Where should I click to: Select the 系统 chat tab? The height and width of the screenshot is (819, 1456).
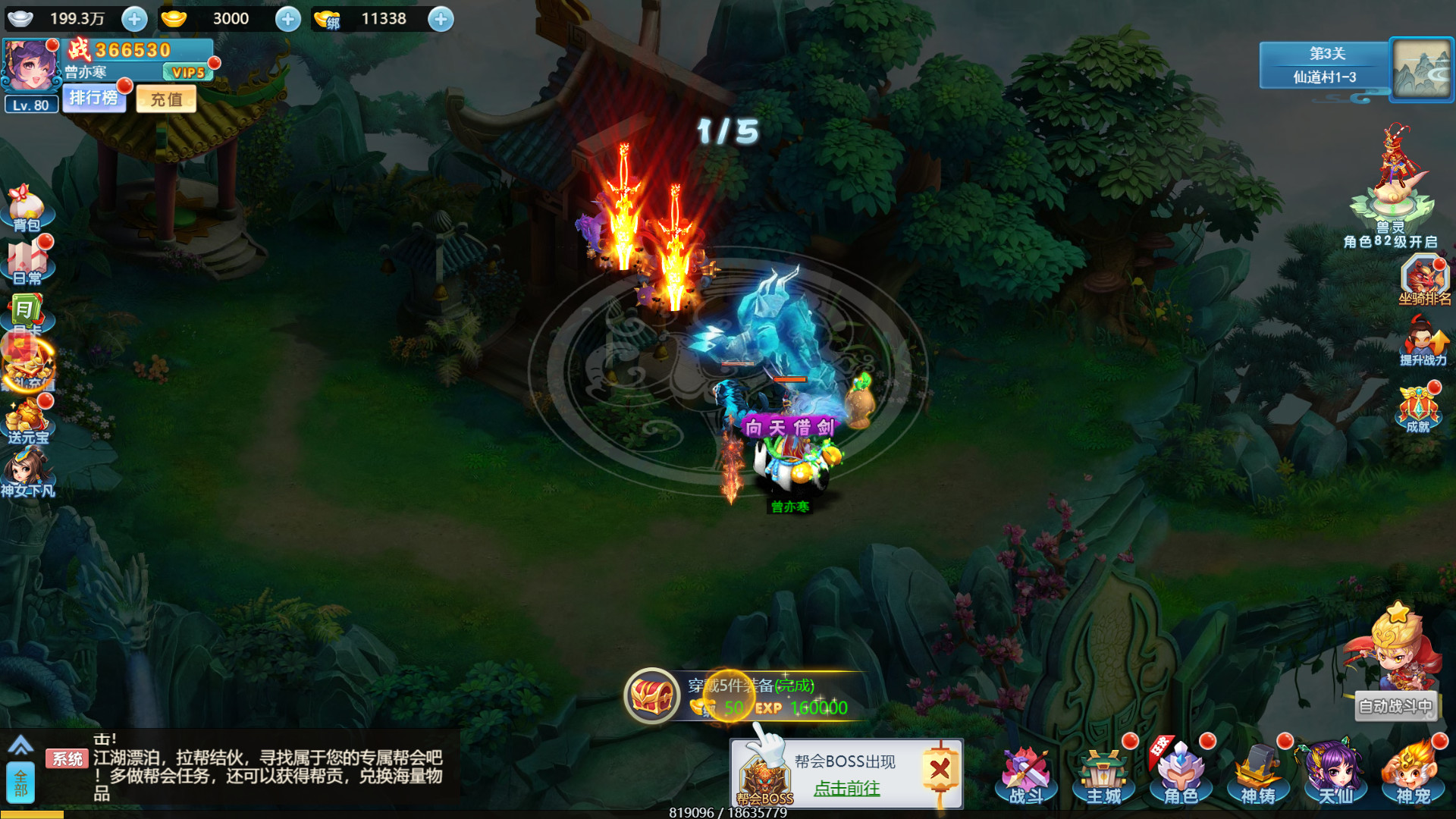[x=67, y=758]
